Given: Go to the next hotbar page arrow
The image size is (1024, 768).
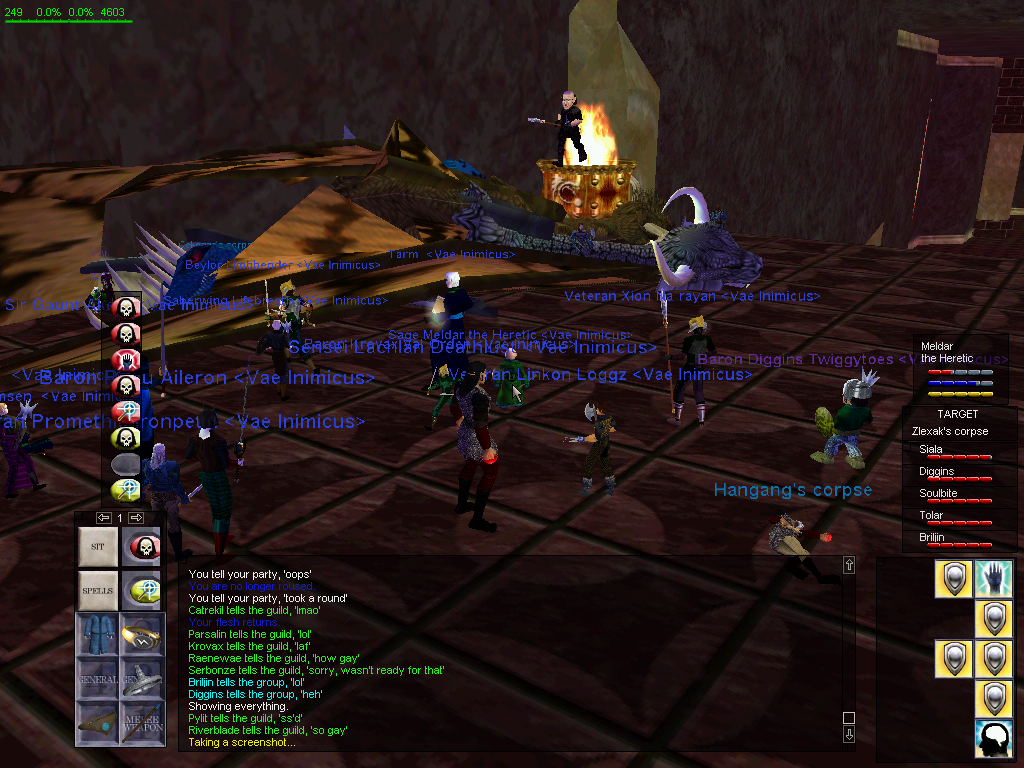Looking at the screenshot, I should point(137,517).
